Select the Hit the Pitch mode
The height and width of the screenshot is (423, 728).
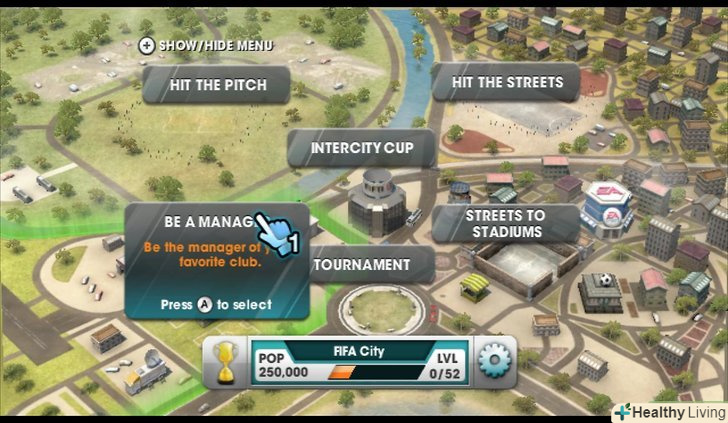217,85
